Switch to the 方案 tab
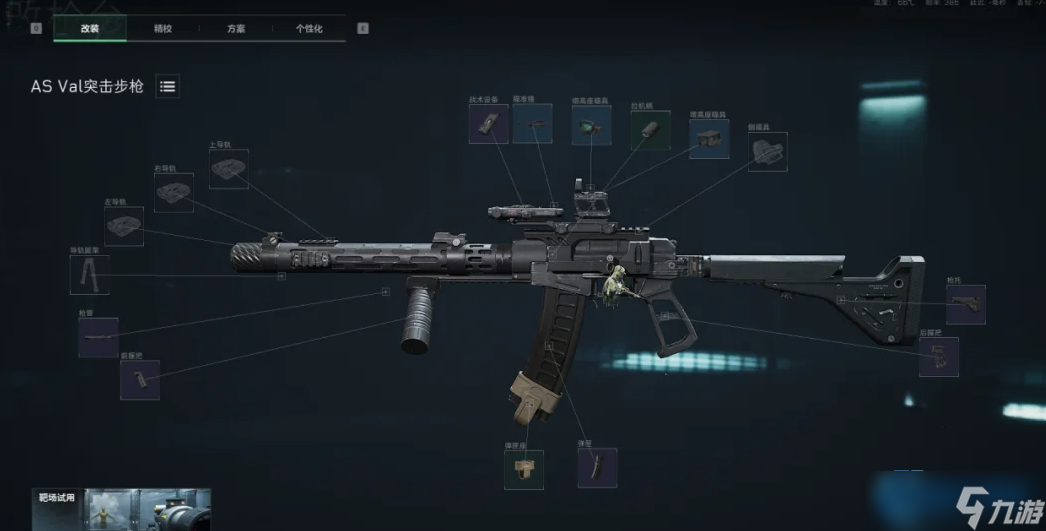 coord(236,29)
